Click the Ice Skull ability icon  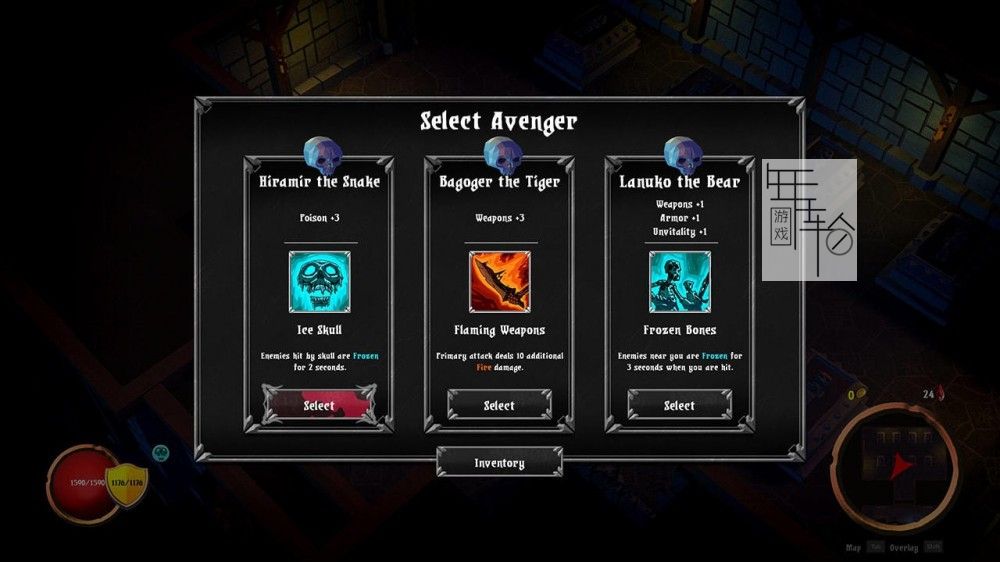point(319,282)
